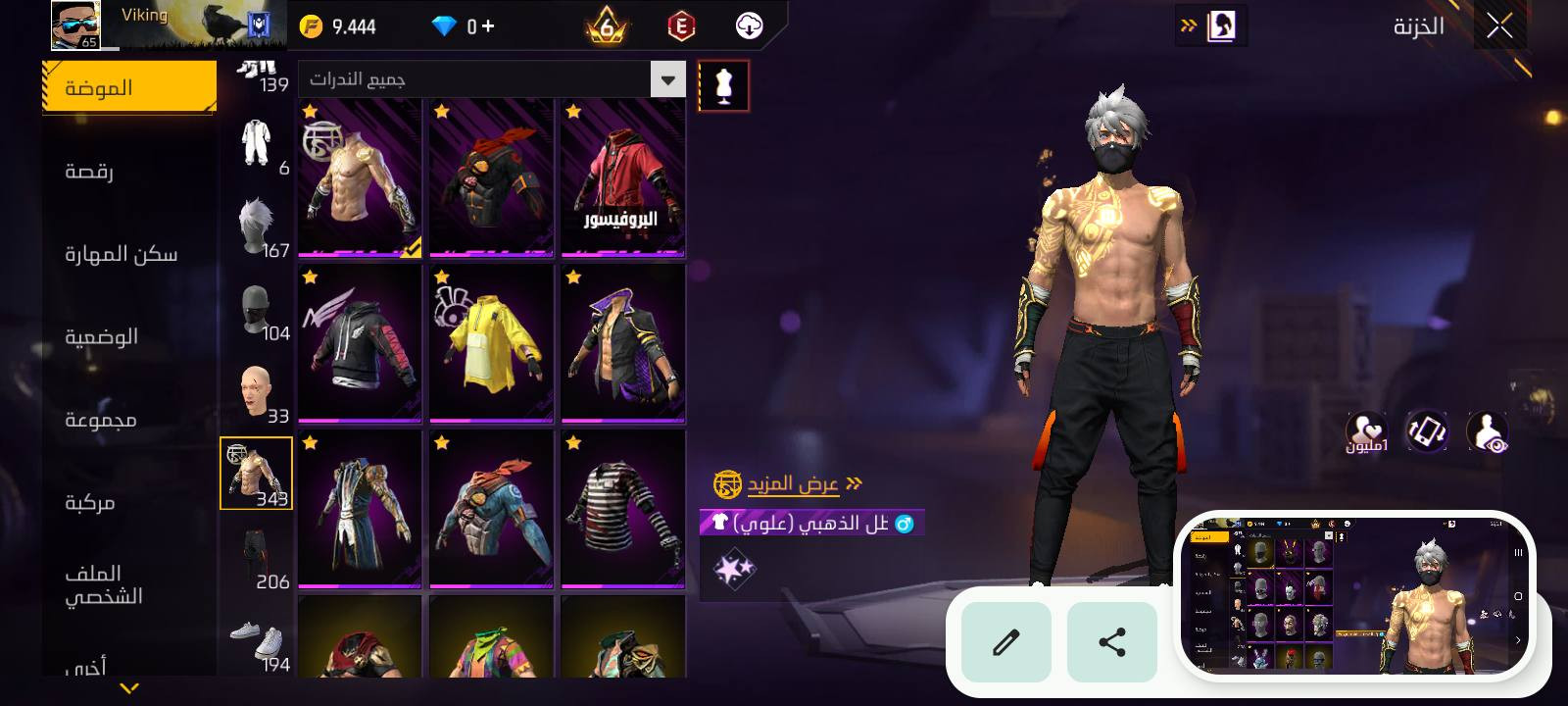Click the mannequin outfit preview button

click(x=724, y=86)
